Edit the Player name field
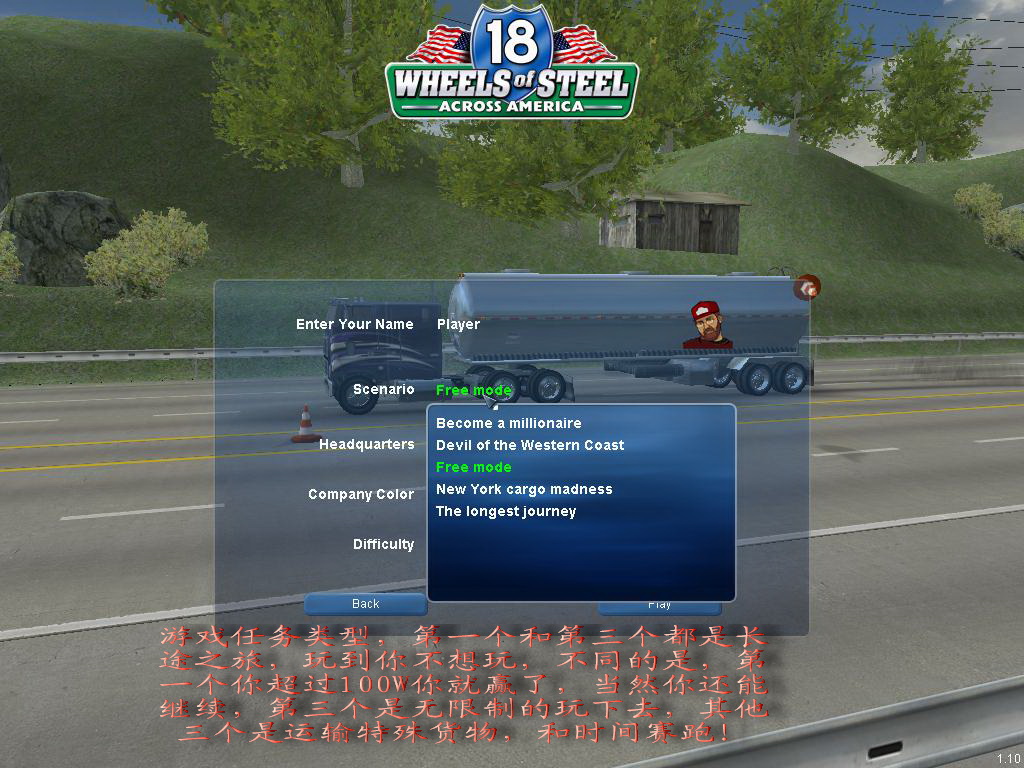1024x768 pixels. (458, 324)
